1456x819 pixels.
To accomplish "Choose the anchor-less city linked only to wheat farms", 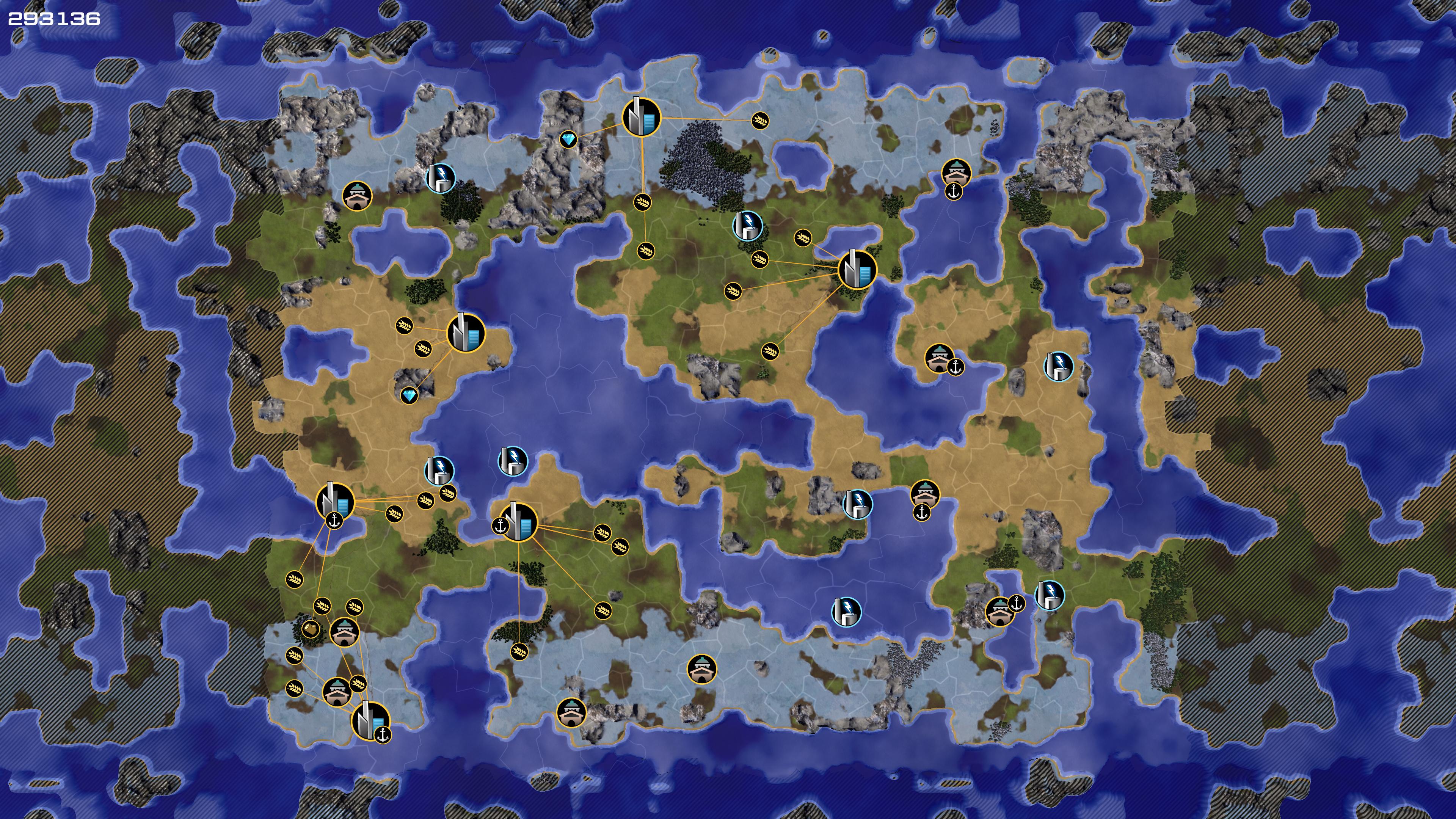I will pyautogui.click(x=857, y=270).
